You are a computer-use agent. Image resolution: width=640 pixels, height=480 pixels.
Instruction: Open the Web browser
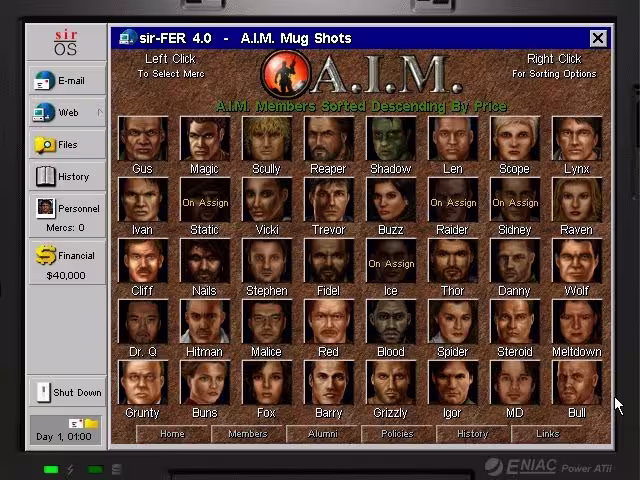pos(67,113)
